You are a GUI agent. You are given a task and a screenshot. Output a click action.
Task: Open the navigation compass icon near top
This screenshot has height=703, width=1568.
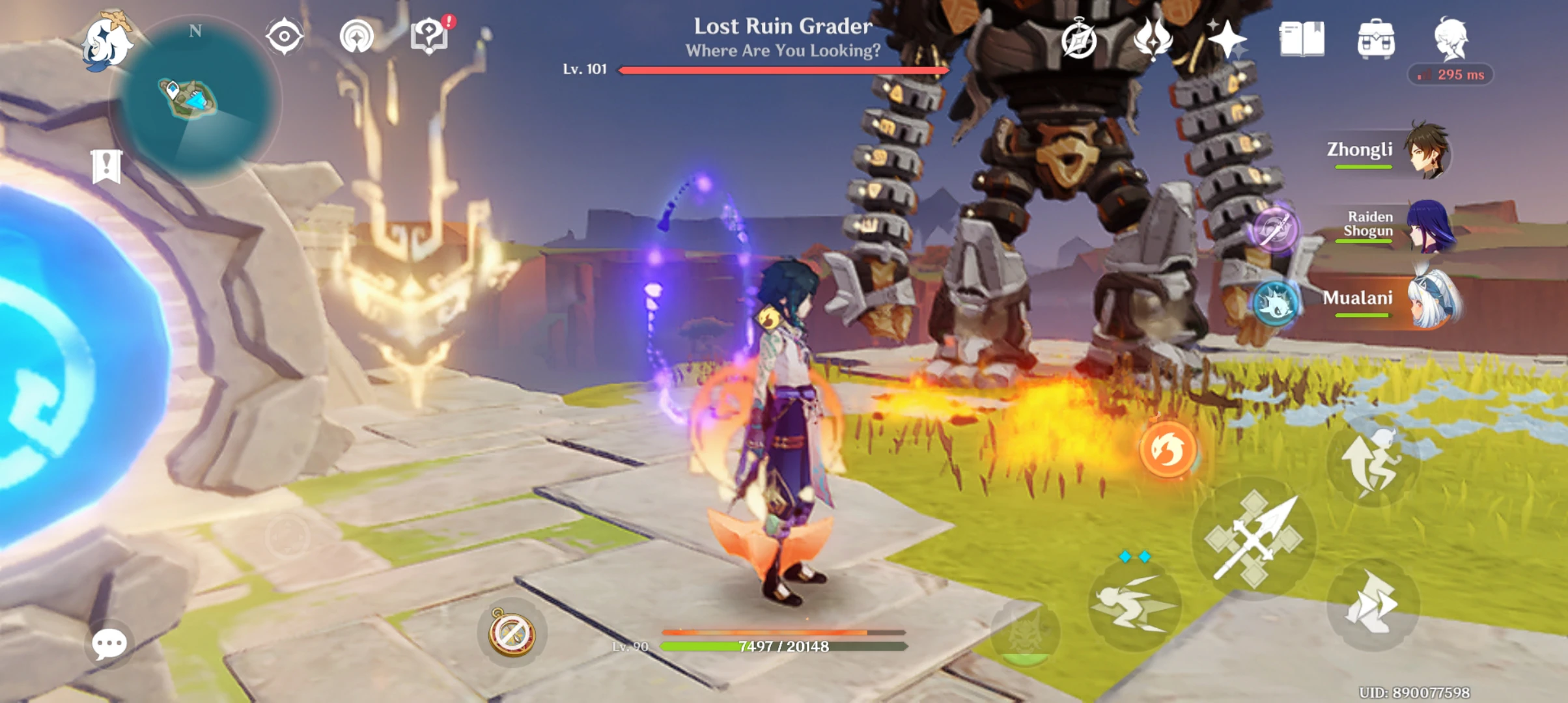click(x=285, y=37)
